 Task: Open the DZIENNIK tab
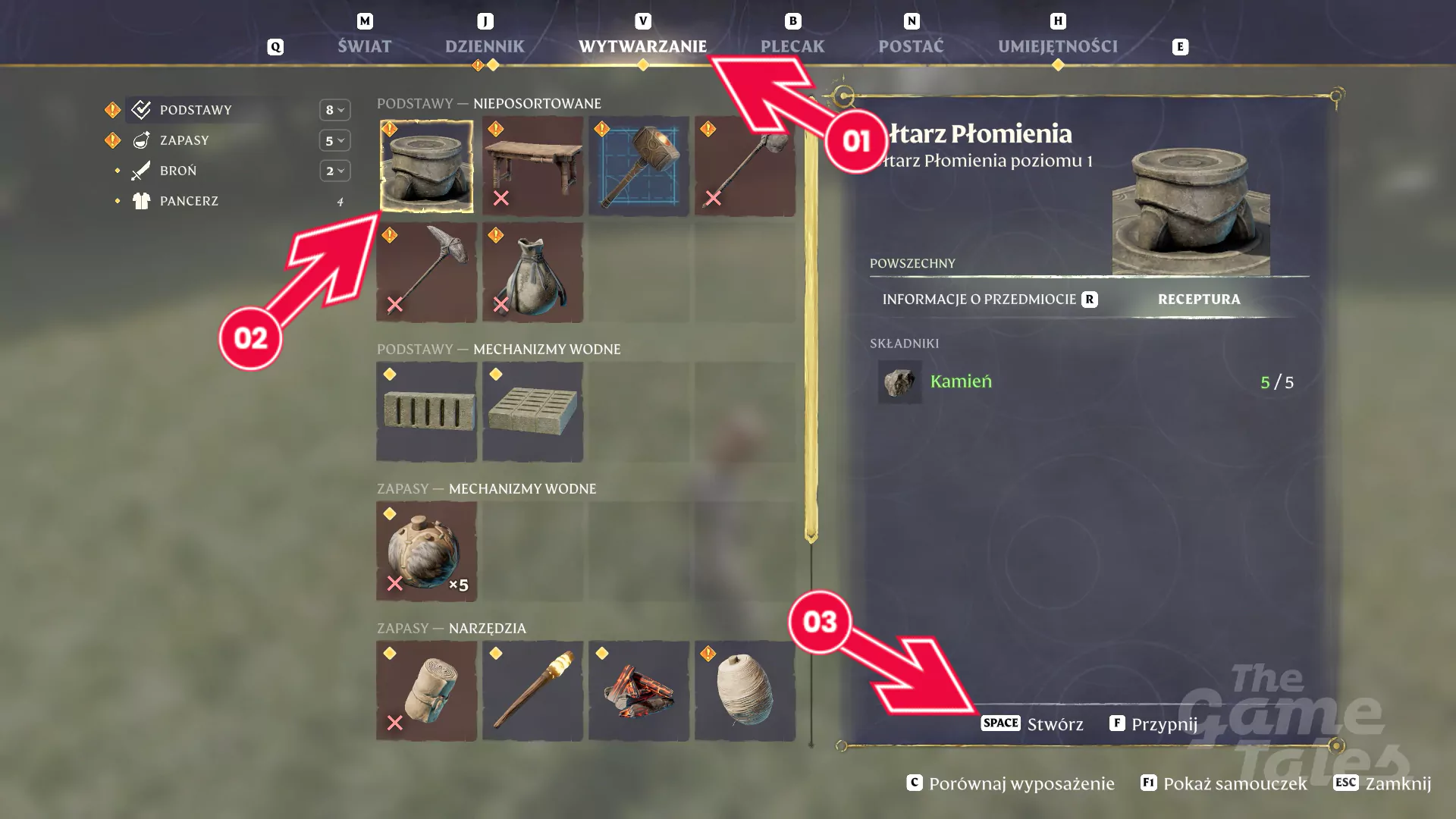[x=485, y=46]
